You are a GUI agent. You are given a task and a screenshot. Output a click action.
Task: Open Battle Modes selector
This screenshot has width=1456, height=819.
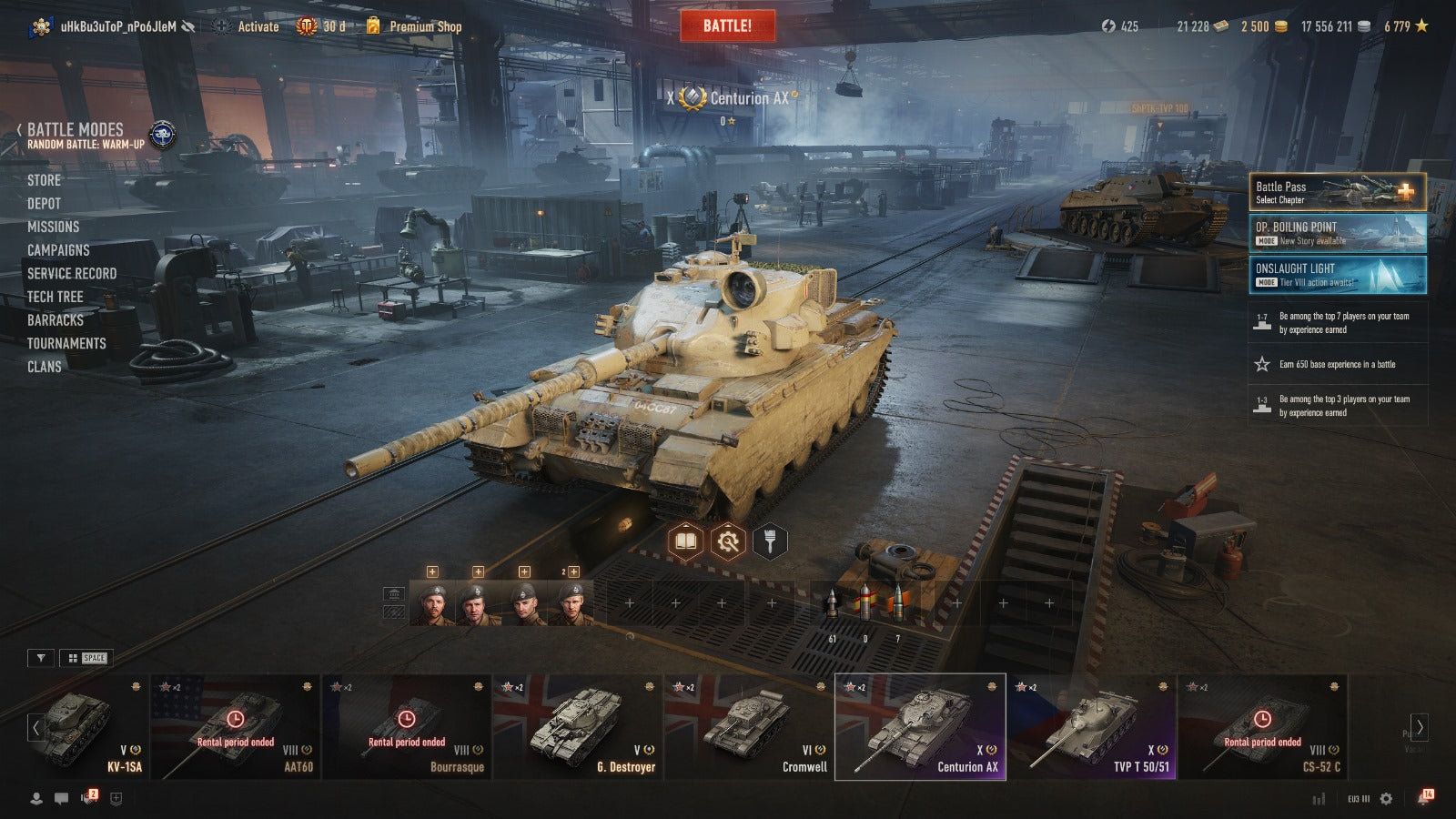click(x=76, y=130)
